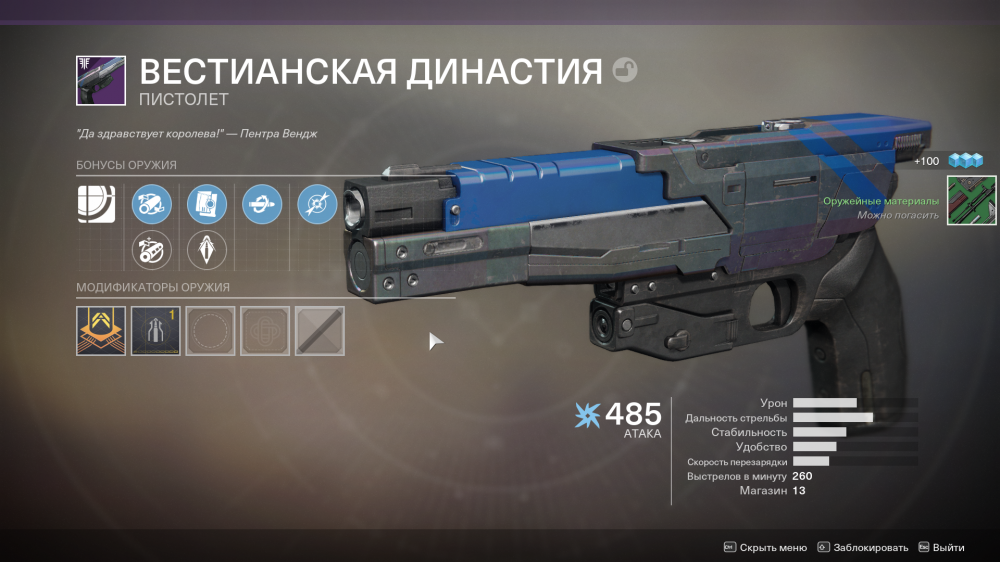Choose the unselected barrel perk option
This screenshot has width=1000, height=562.
153,250
